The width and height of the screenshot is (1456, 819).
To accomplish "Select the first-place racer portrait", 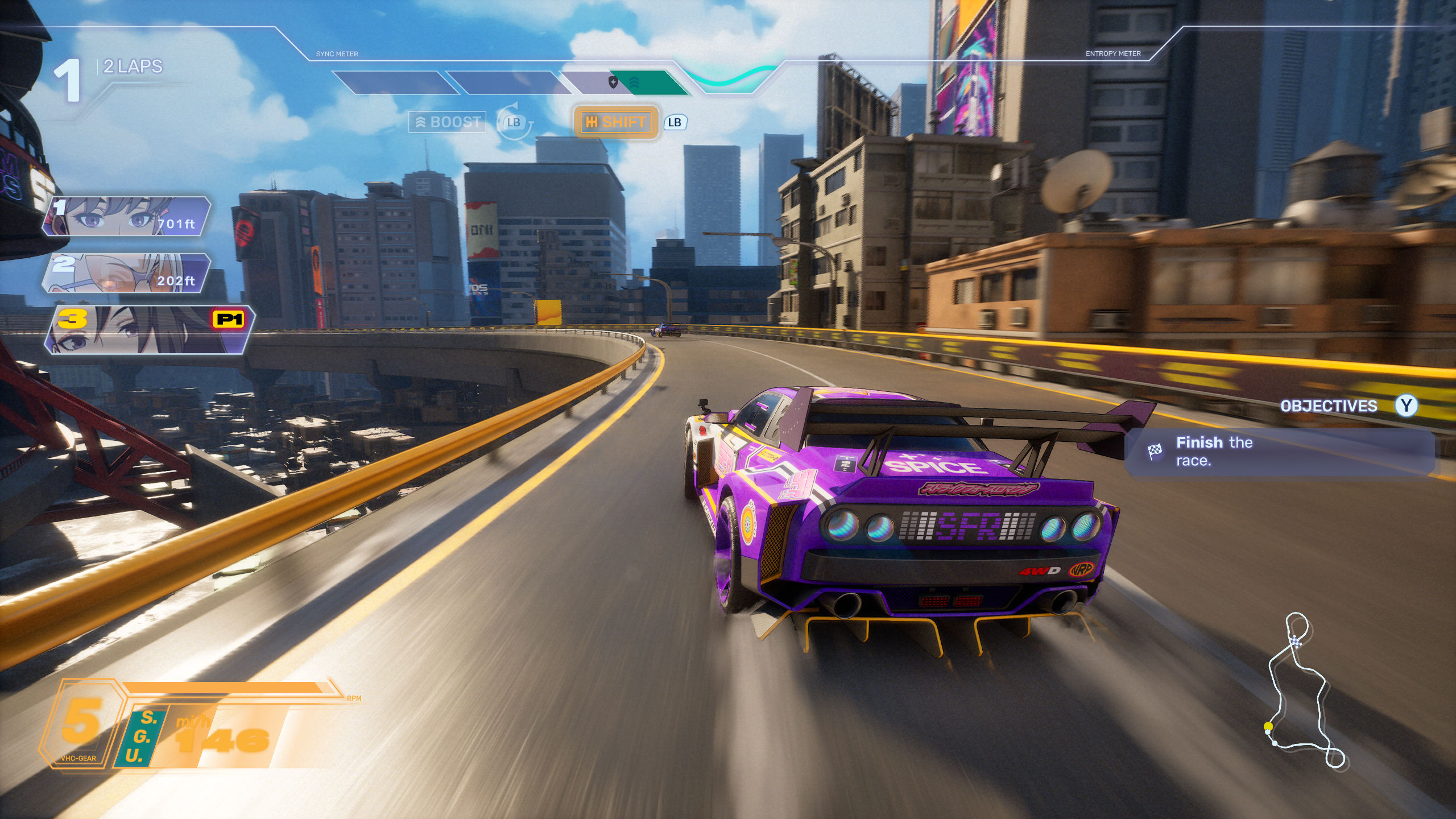I will tap(126, 216).
